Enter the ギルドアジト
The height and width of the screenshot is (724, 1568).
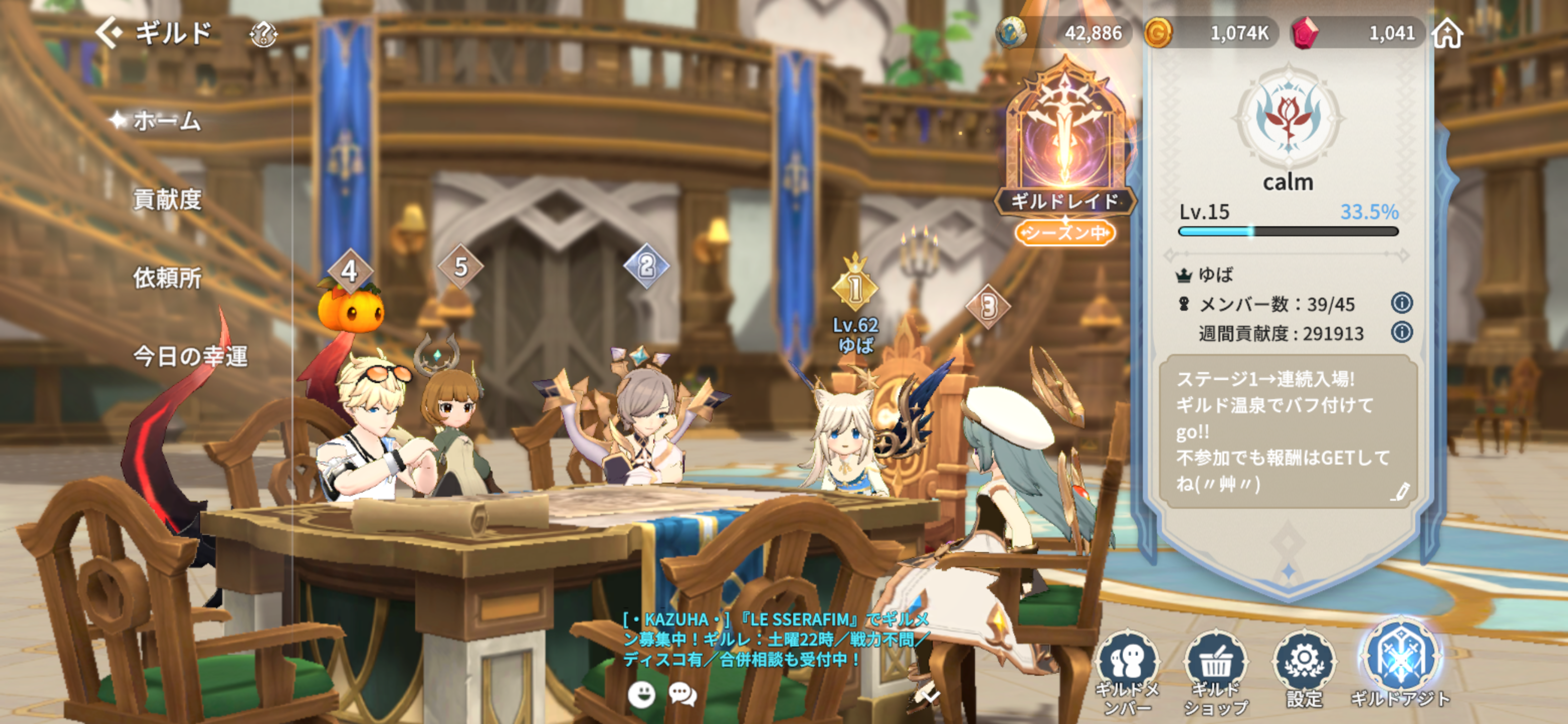pyautogui.click(x=1400, y=664)
